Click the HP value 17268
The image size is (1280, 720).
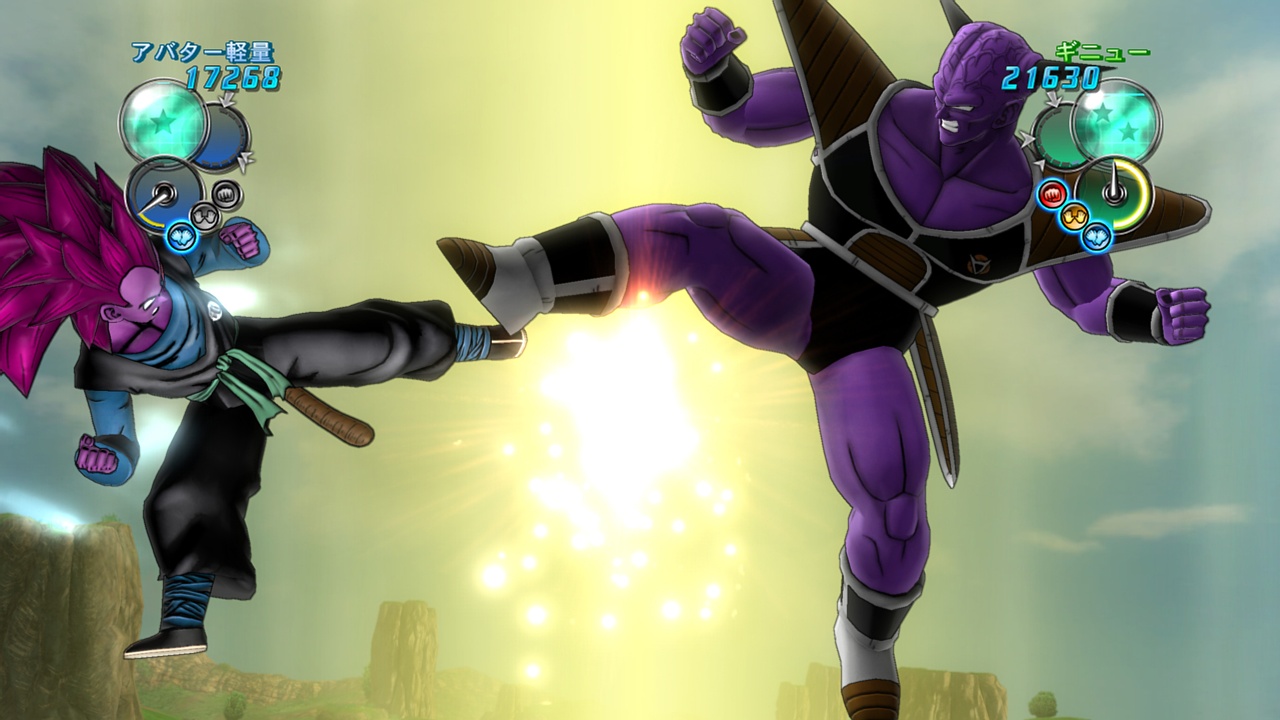click(x=231, y=75)
